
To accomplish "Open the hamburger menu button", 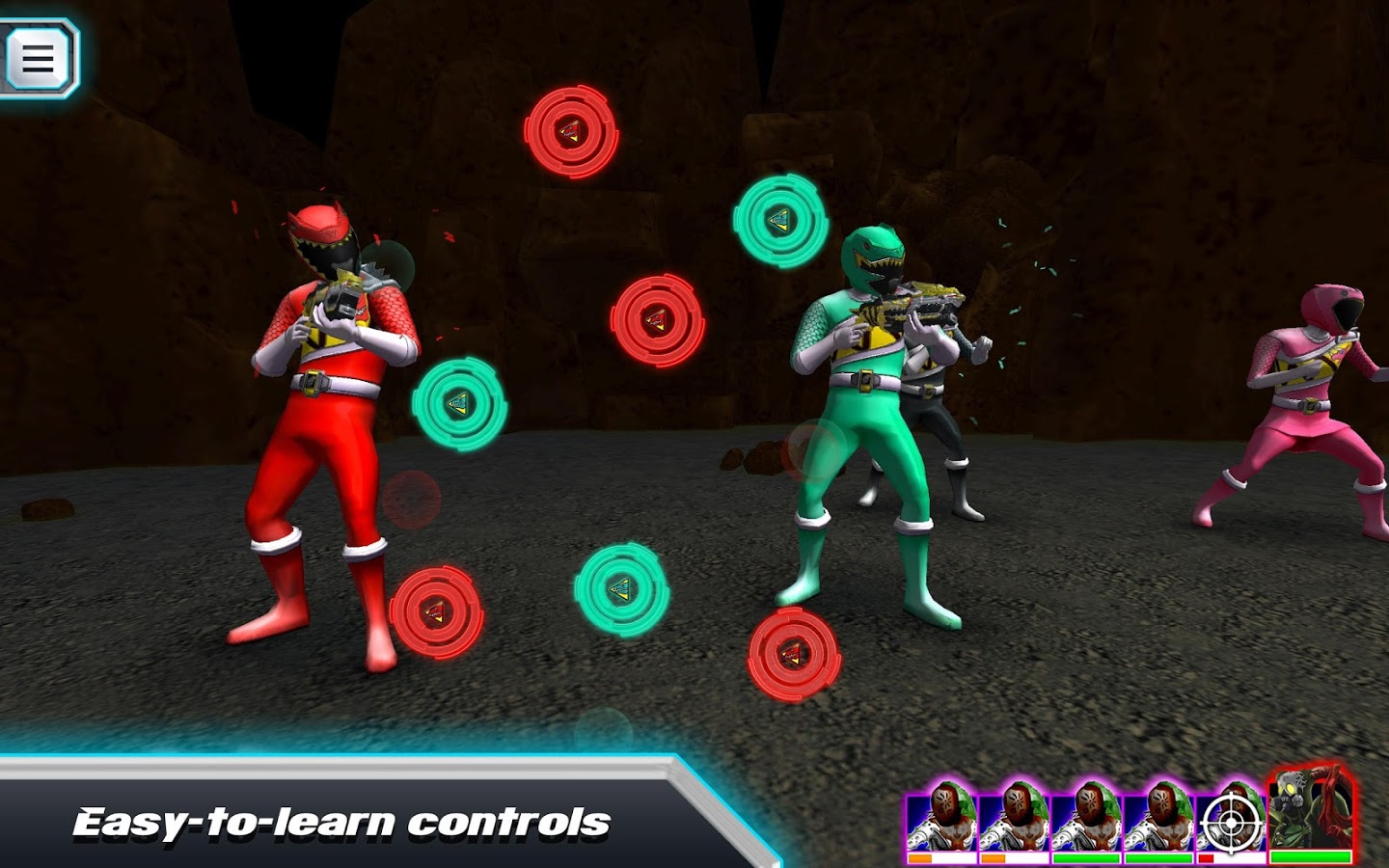I will click(39, 57).
